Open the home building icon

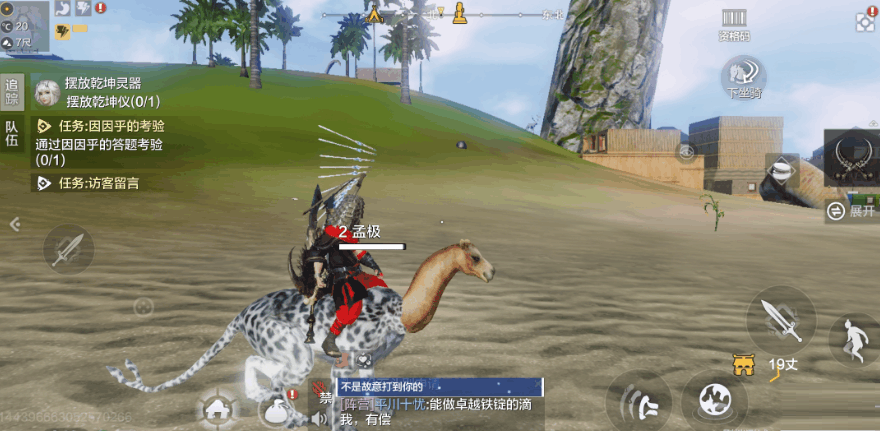coord(216,408)
